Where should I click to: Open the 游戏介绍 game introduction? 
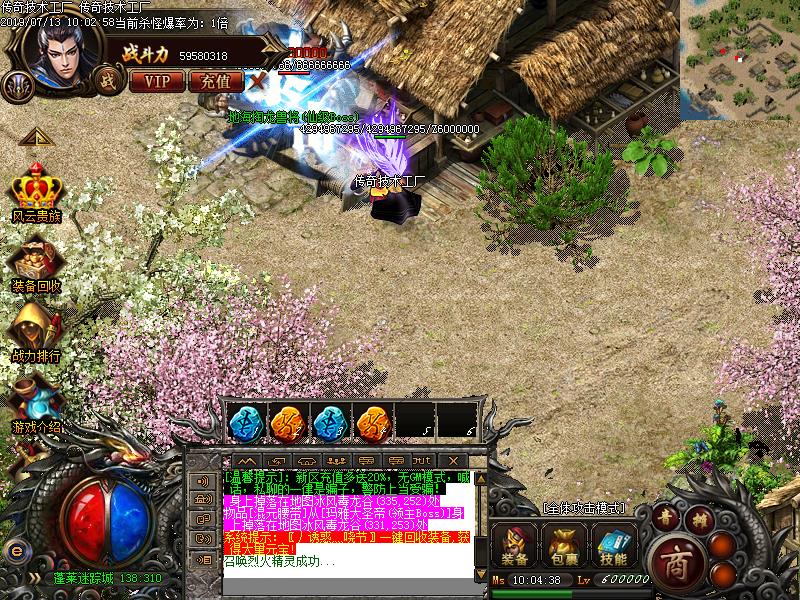[x=36, y=405]
